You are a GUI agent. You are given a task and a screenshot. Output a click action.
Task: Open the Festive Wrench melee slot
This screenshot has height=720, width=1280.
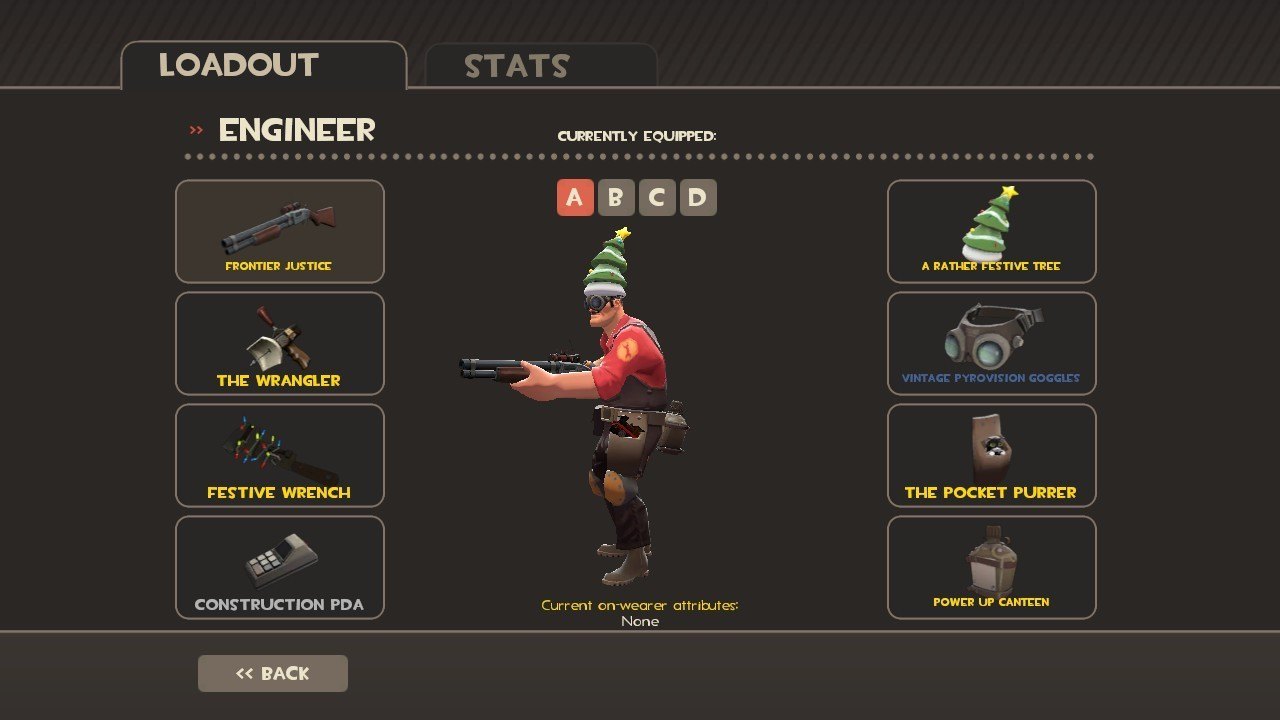[280, 455]
